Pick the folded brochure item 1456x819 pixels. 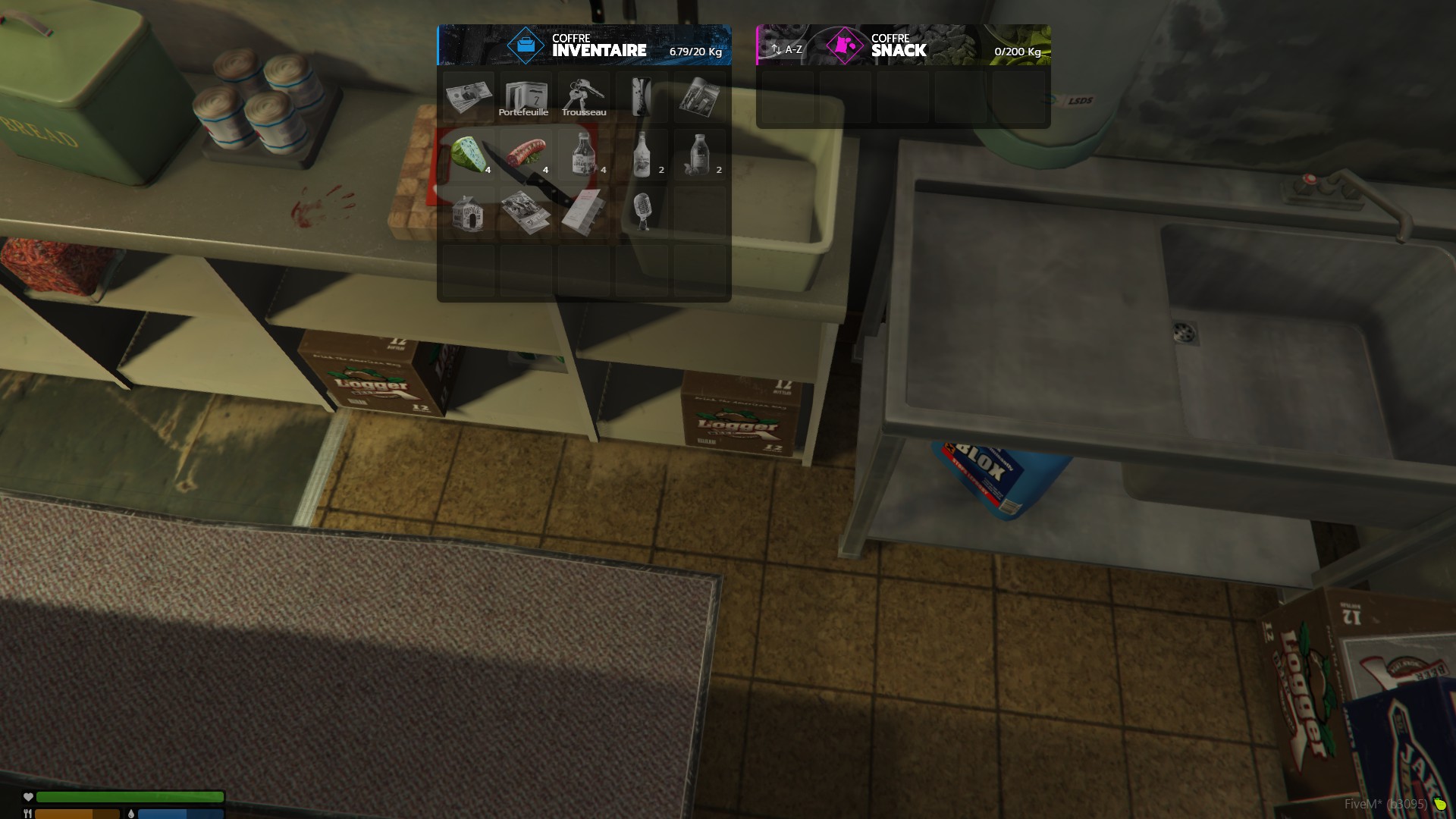[x=526, y=212]
